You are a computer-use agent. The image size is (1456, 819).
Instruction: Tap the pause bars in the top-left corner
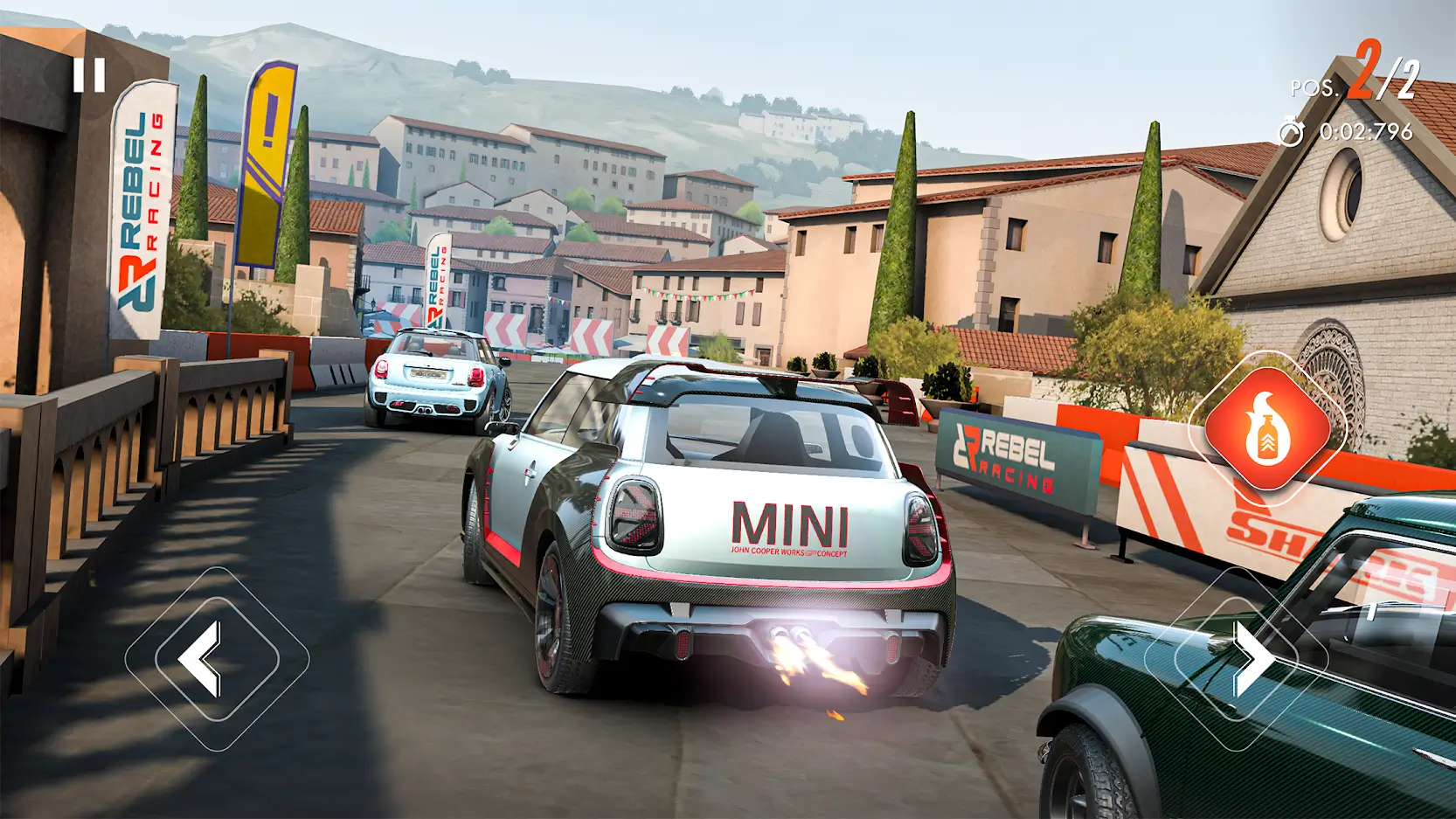click(x=91, y=73)
